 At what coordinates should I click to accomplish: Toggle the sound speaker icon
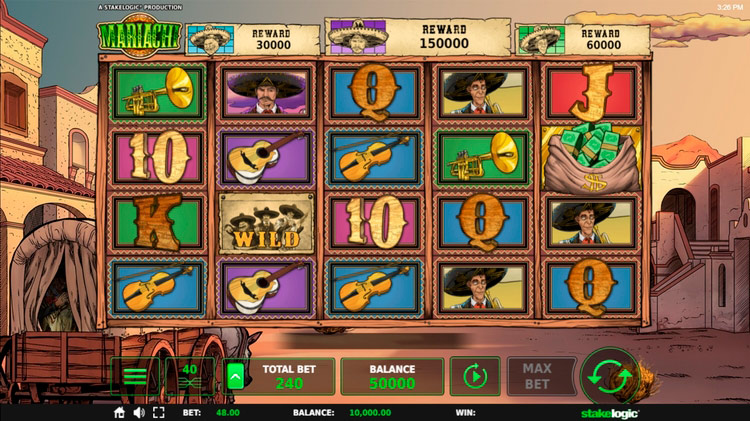139,412
